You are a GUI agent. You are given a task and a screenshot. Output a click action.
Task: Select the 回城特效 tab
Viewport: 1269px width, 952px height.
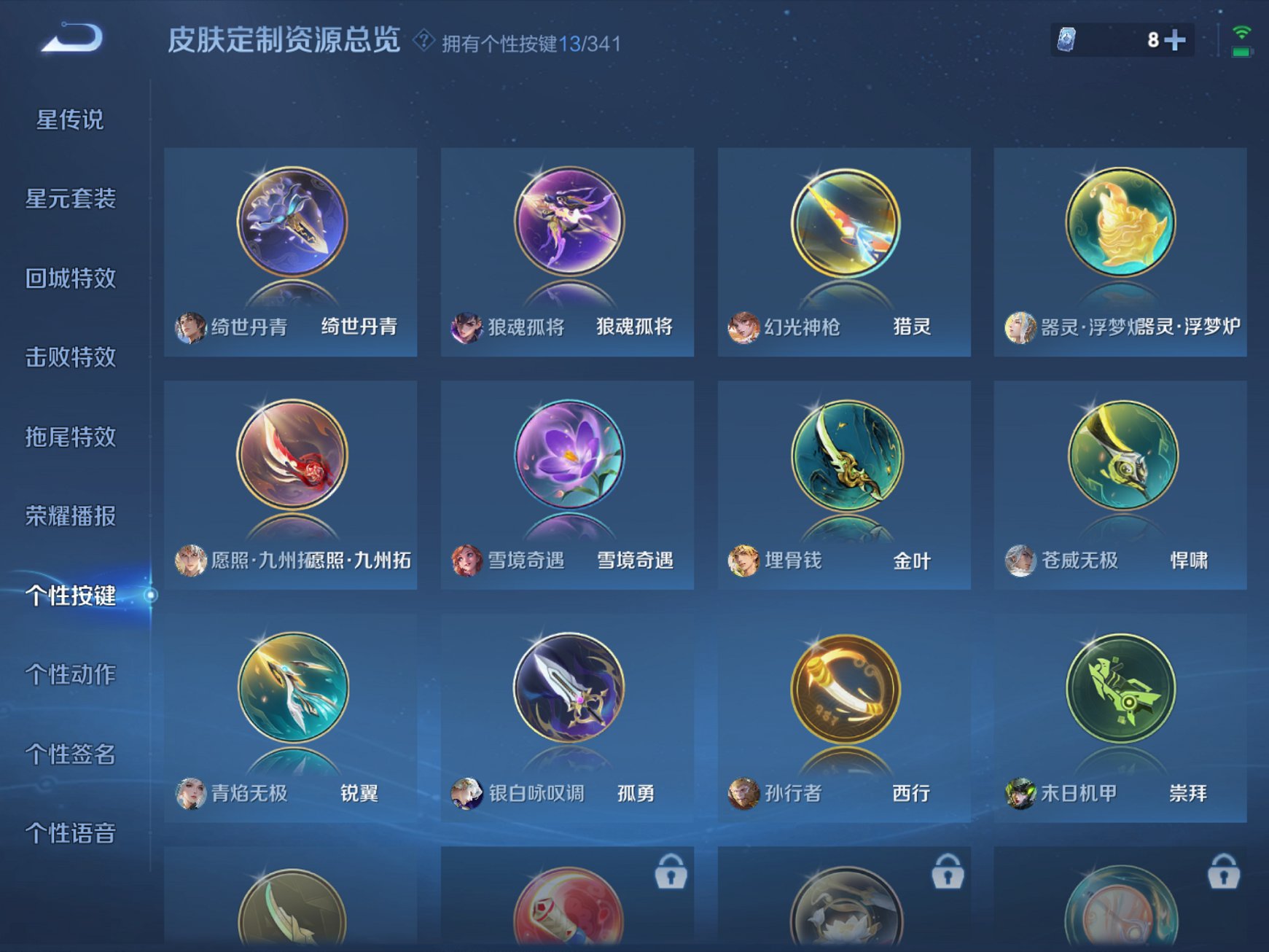[x=73, y=279]
